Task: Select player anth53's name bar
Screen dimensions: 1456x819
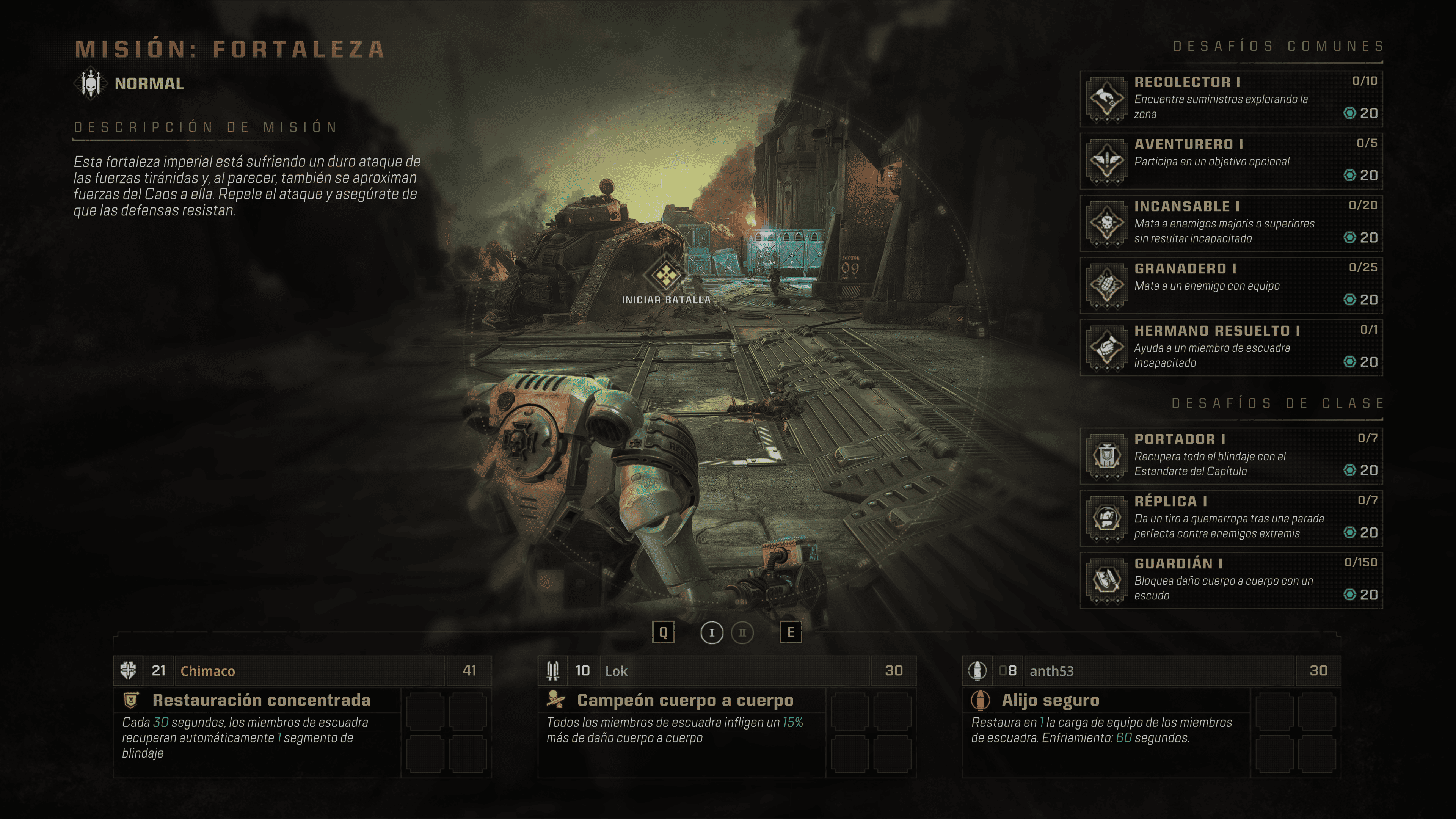Action: (1159, 671)
